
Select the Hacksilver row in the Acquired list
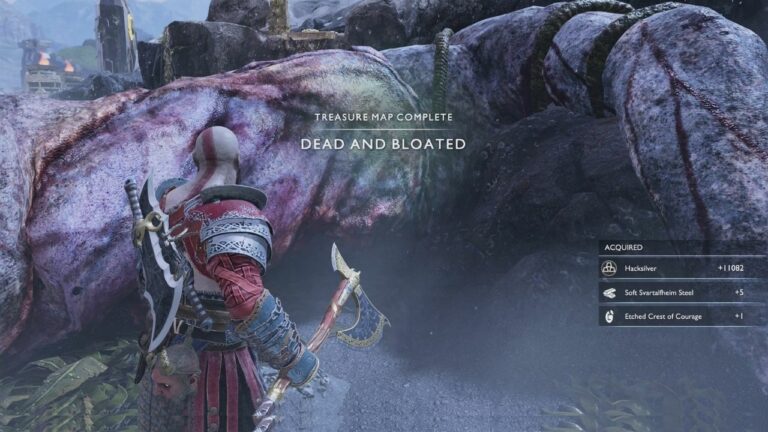682,268
